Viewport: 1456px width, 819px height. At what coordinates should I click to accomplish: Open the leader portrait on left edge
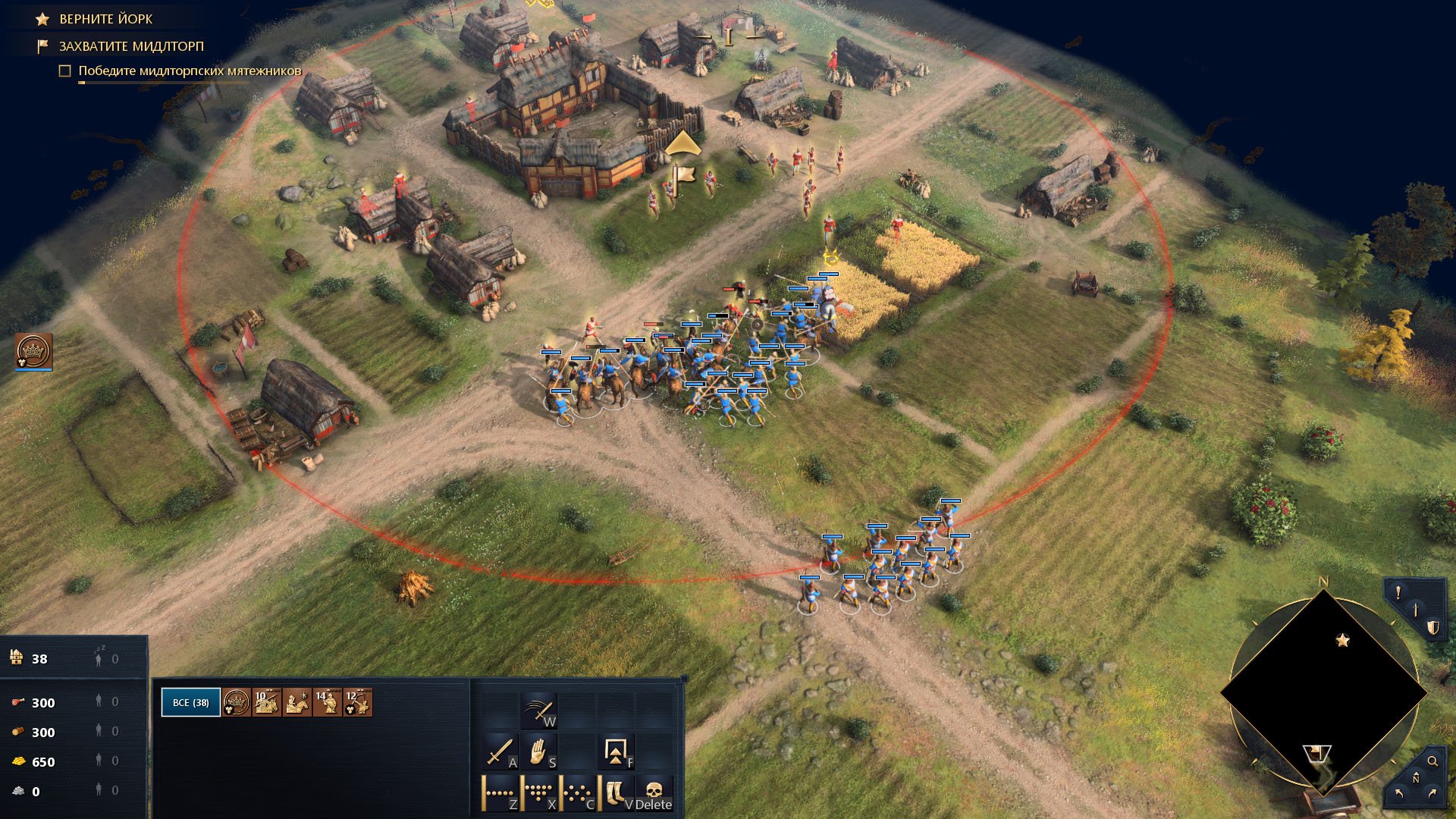pos(34,351)
